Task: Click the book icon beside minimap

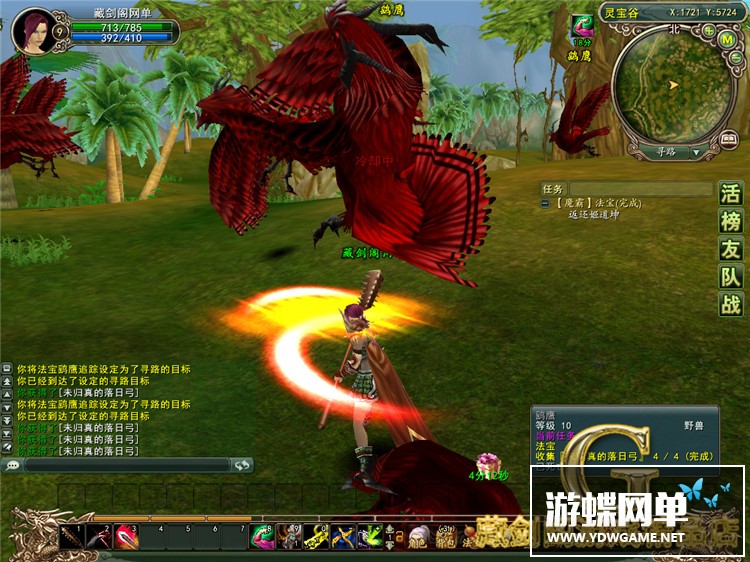Action: [728, 139]
